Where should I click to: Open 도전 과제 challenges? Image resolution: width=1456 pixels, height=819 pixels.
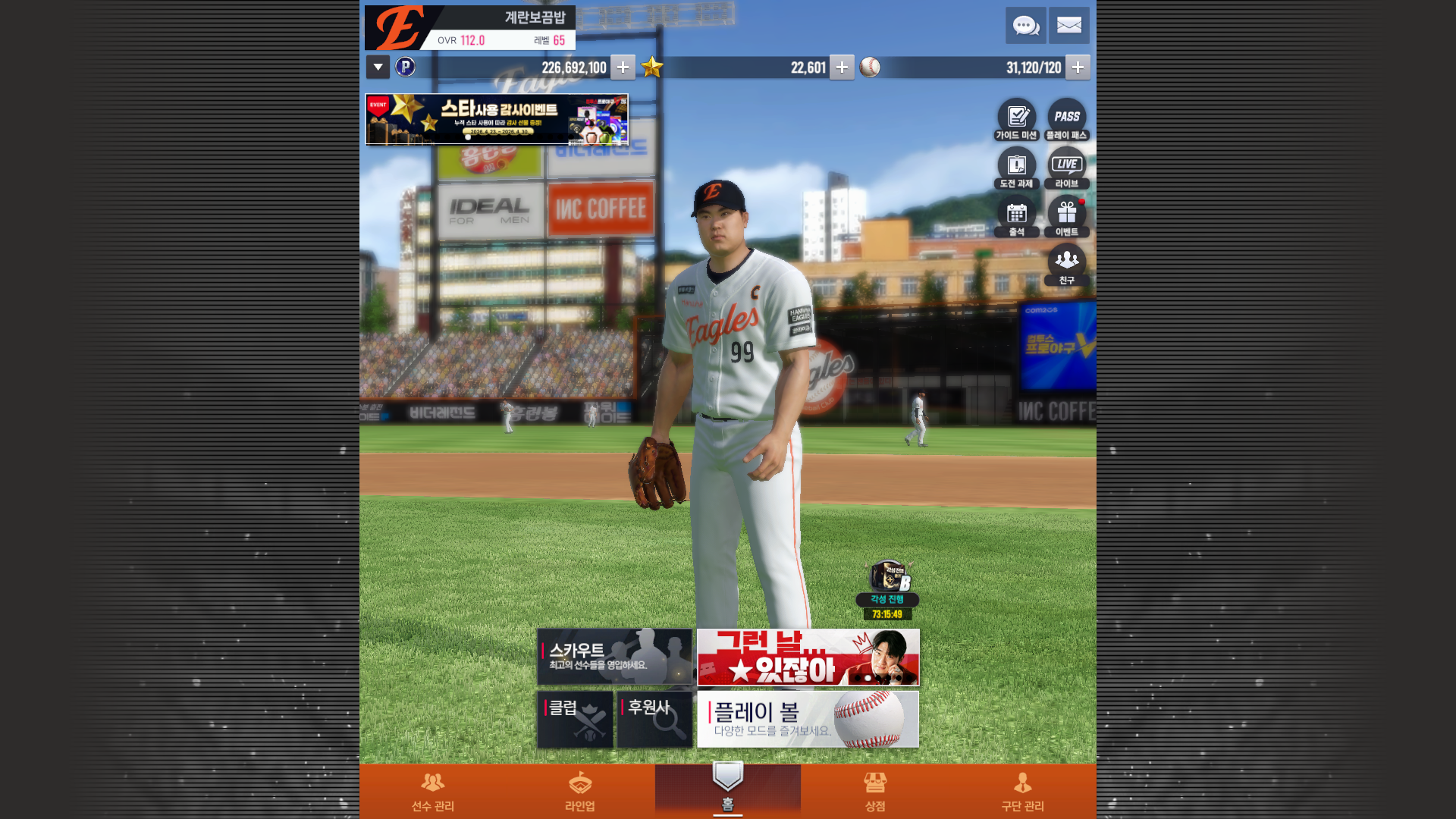pos(1016,168)
